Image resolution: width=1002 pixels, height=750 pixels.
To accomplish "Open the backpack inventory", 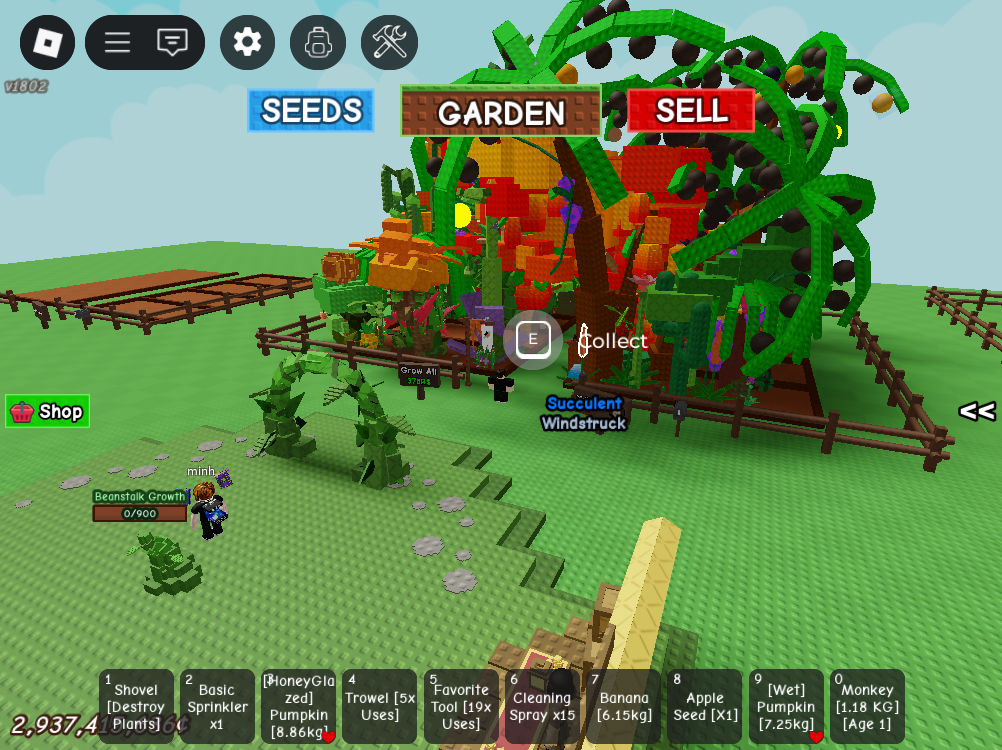I will tap(318, 43).
